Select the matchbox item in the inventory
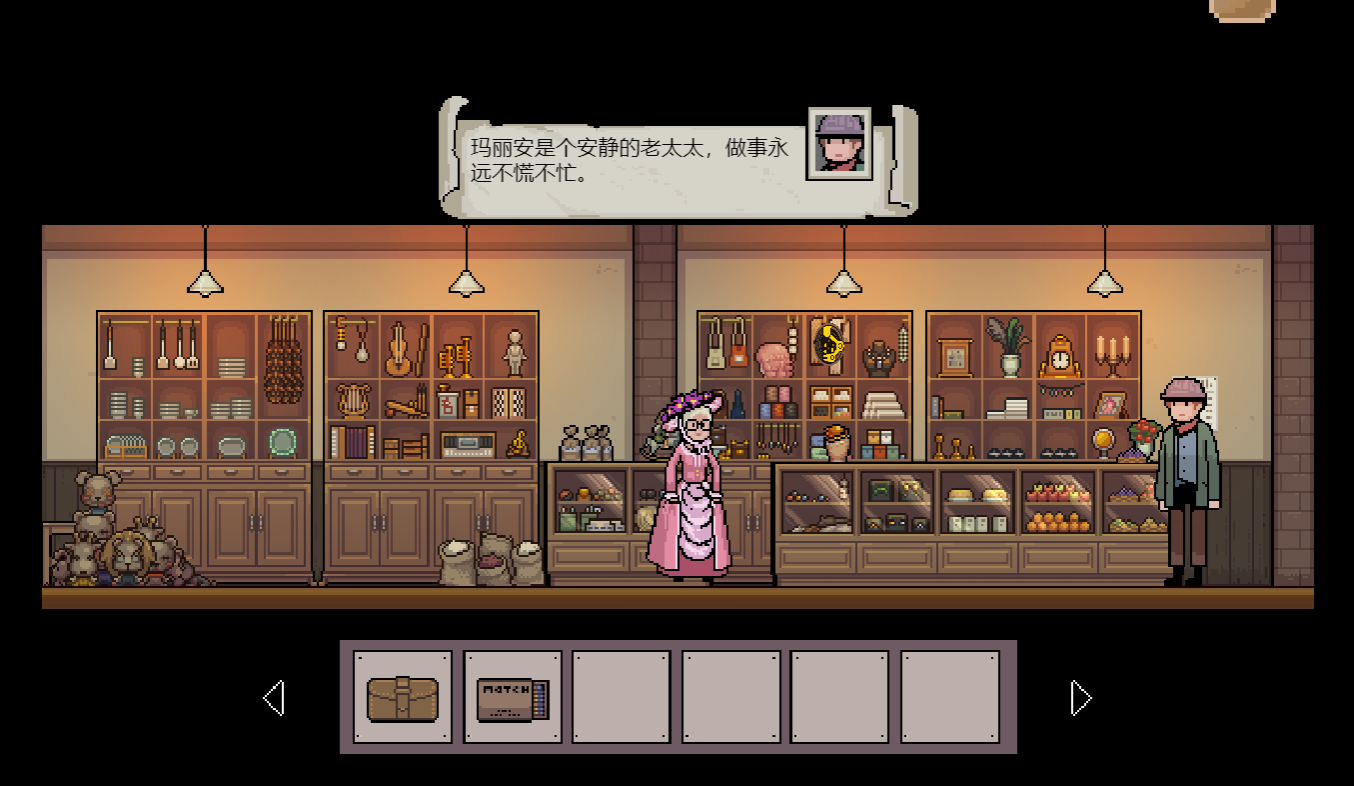This screenshot has width=1354, height=786. [x=510, y=697]
